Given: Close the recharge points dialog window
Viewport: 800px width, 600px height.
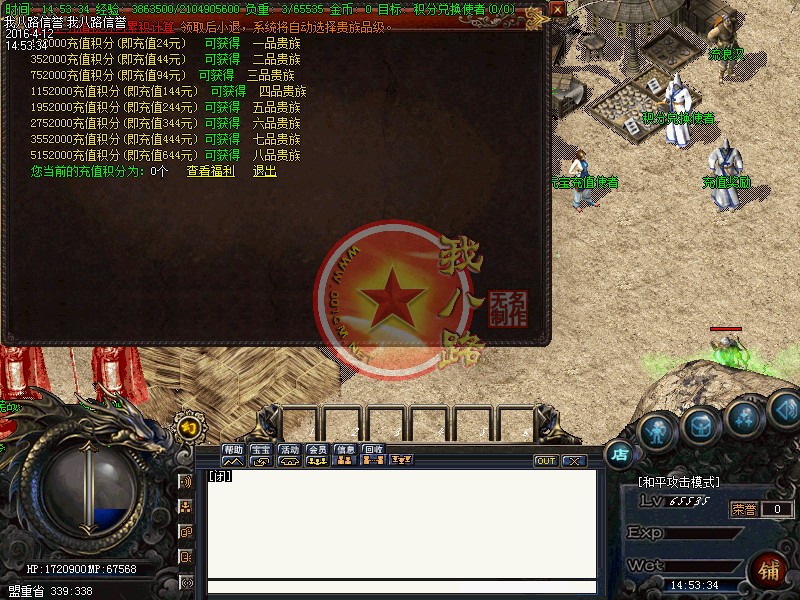Looking at the screenshot, I should [557, 9].
